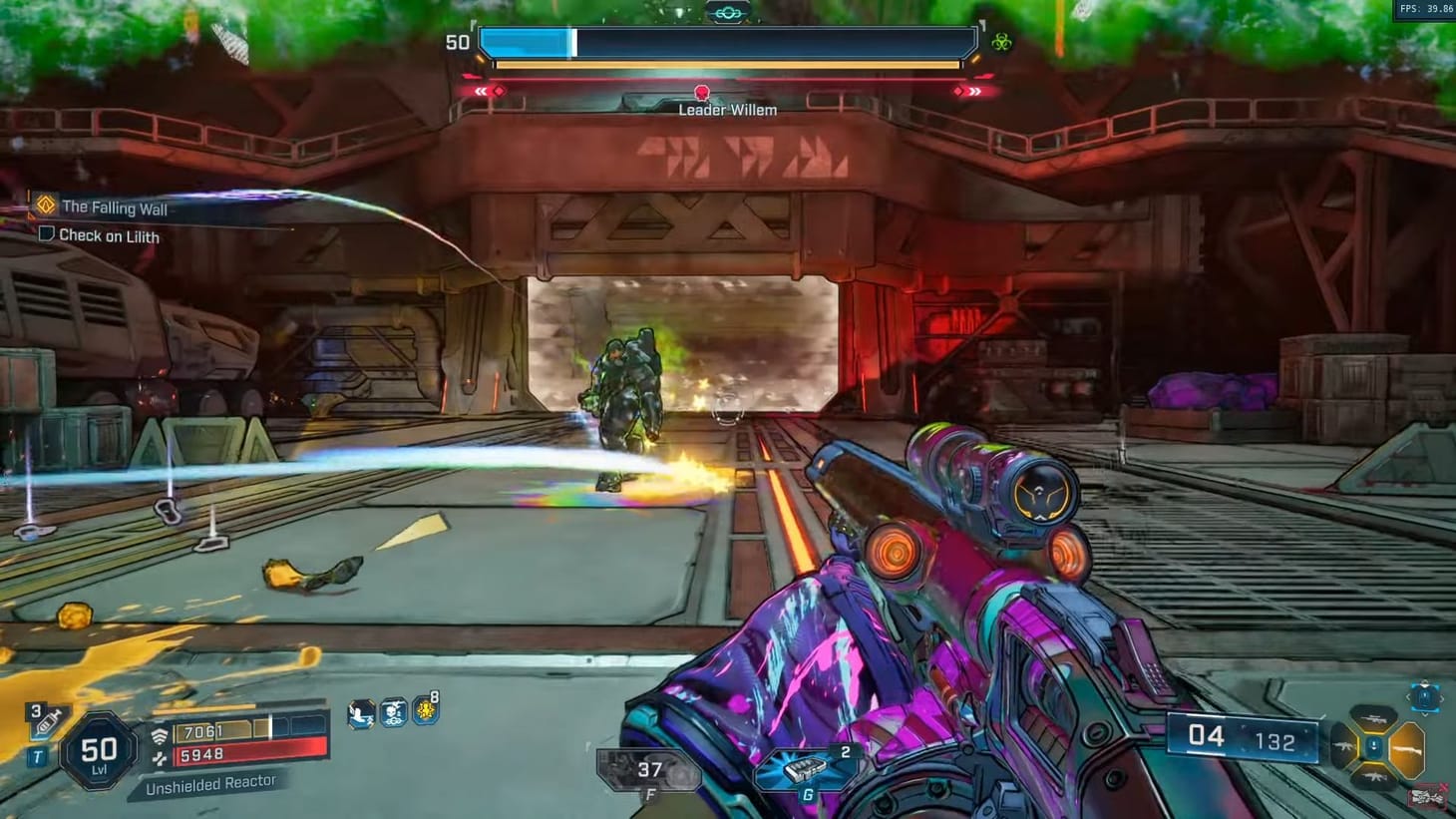Toggle the bottom assault rifle weapon slot
Image resolution: width=1456 pixels, height=819 pixels.
(x=1374, y=776)
